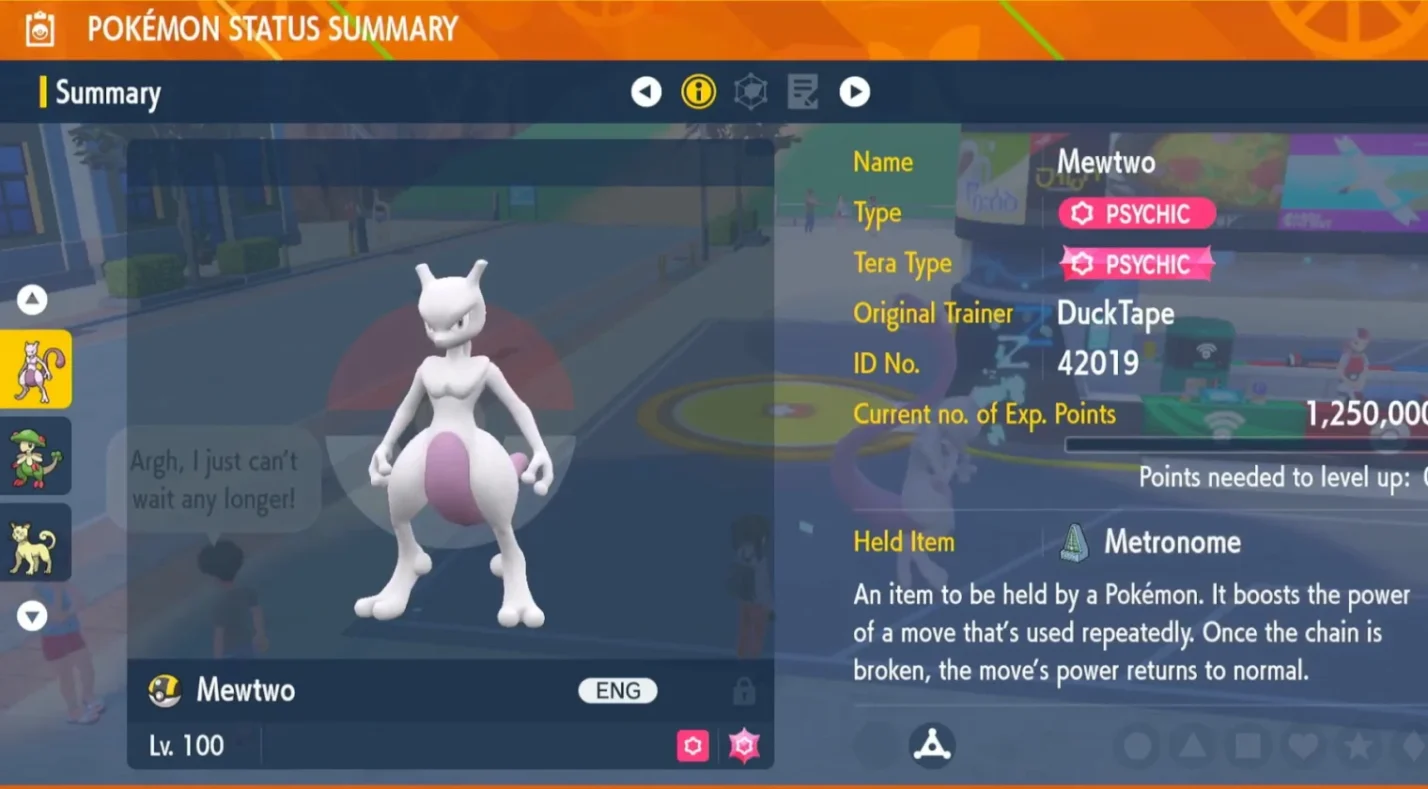Image resolution: width=1428 pixels, height=789 pixels.
Task: Toggle the heart marking
Action: tap(1302, 746)
